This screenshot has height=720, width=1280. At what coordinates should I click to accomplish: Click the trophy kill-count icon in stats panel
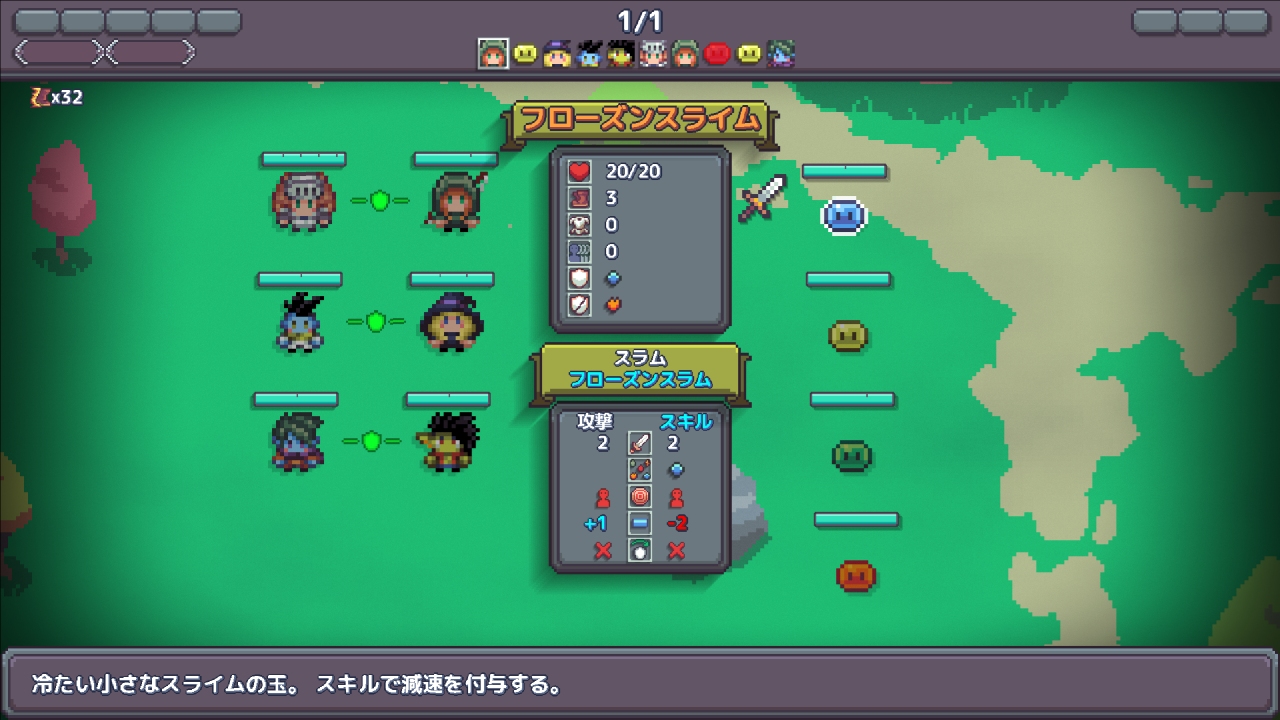coord(580,250)
